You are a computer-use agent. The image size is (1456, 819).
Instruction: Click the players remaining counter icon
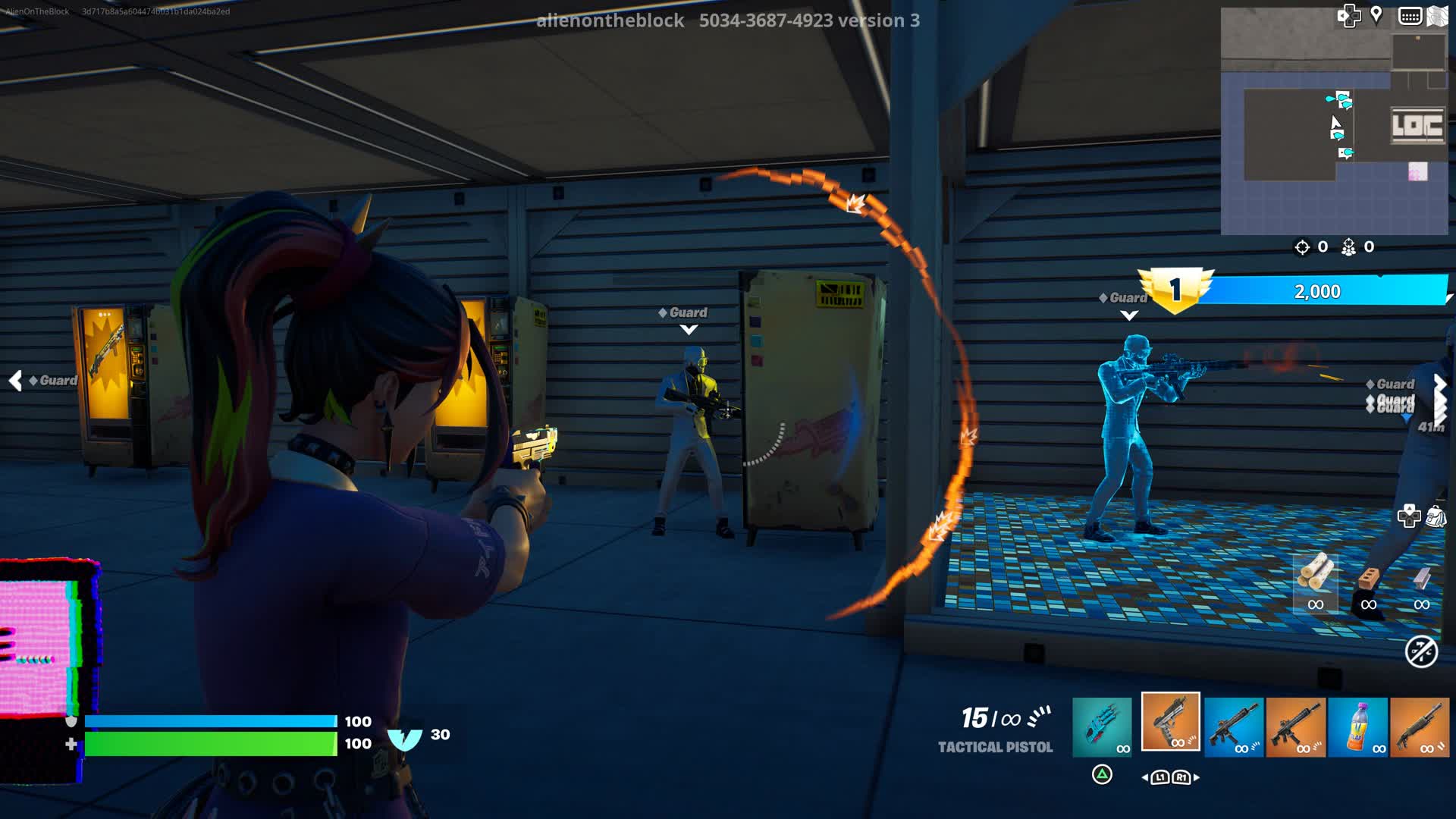(1348, 246)
